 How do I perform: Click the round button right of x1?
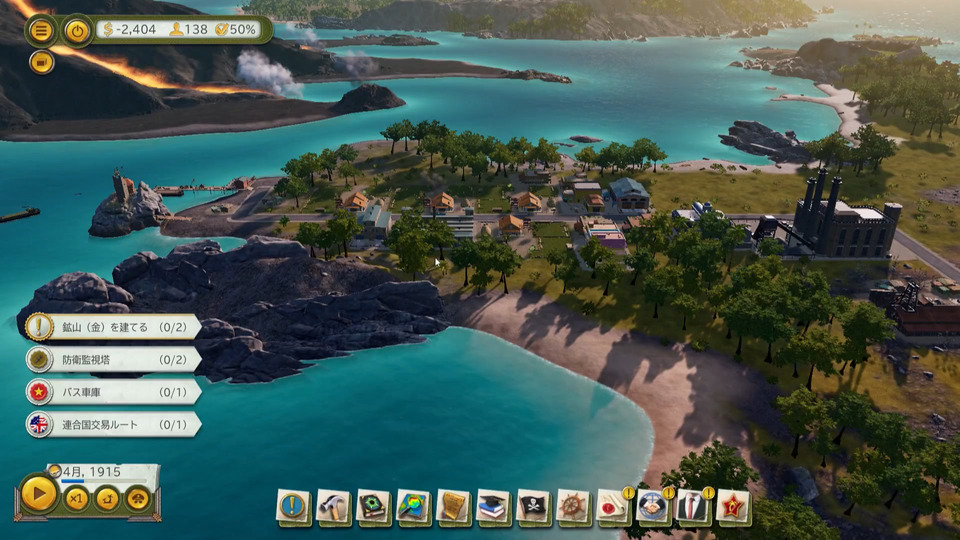point(107,497)
